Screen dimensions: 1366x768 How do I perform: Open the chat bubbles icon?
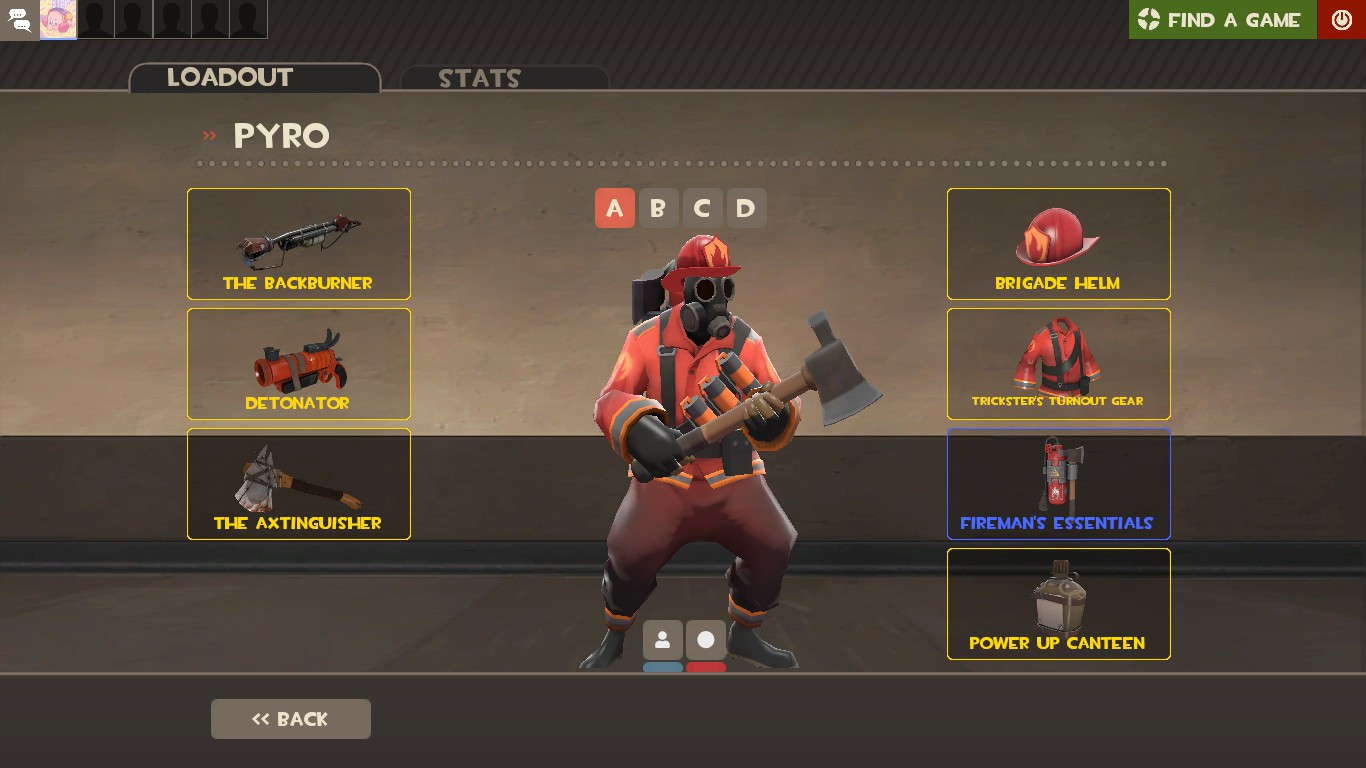tap(19, 20)
